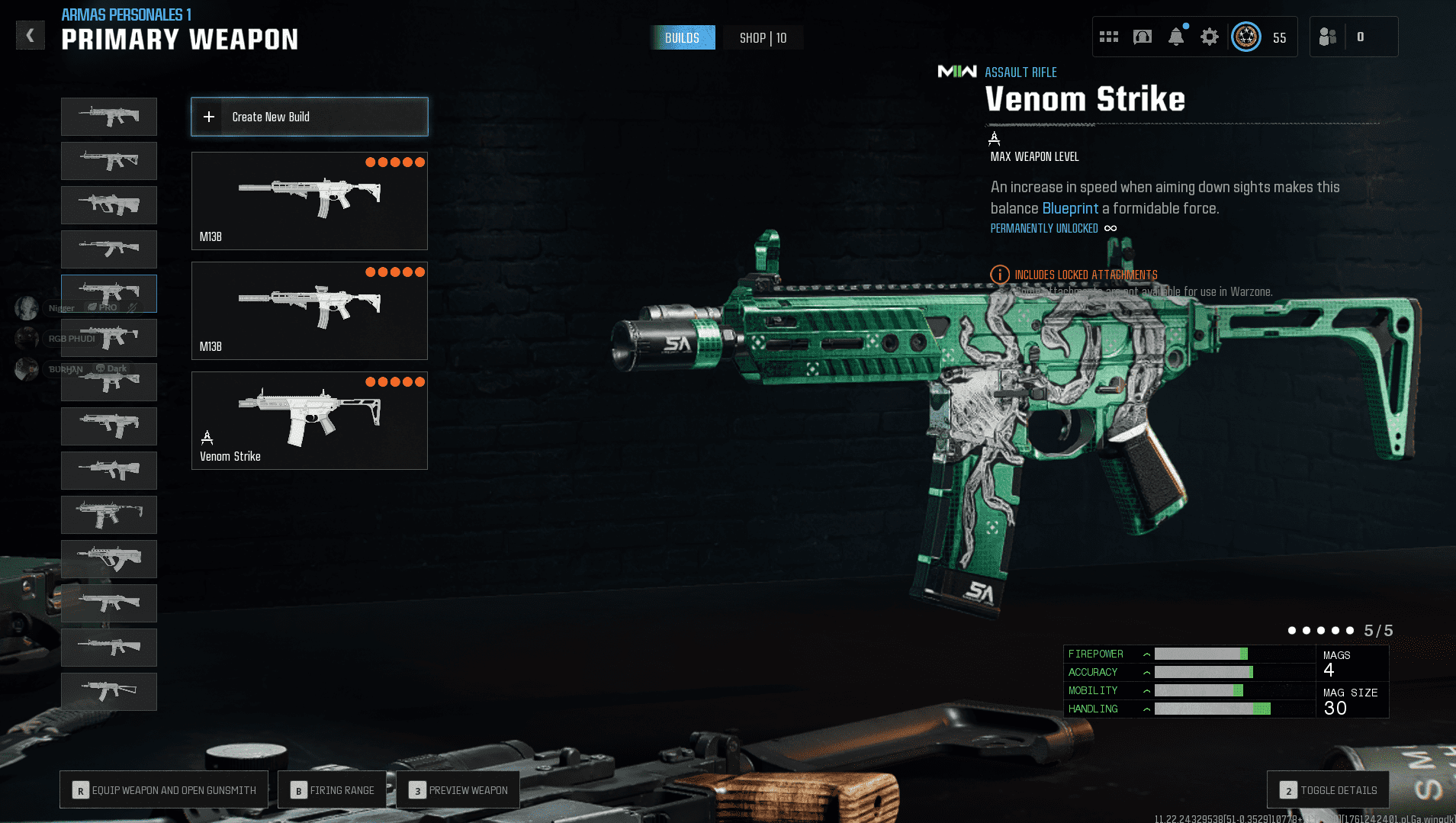The width and height of the screenshot is (1456, 823).
Task: Open the player rank emblem profile
Action: (x=1246, y=37)
